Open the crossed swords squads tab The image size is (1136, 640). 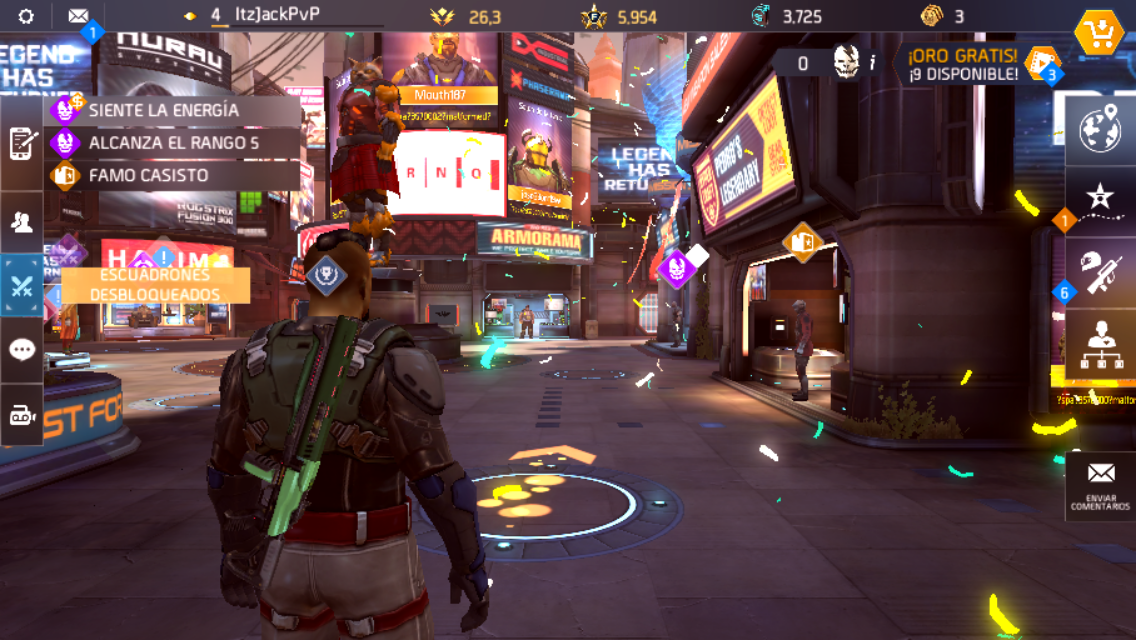pyautogui.click(x=22, y=287)
